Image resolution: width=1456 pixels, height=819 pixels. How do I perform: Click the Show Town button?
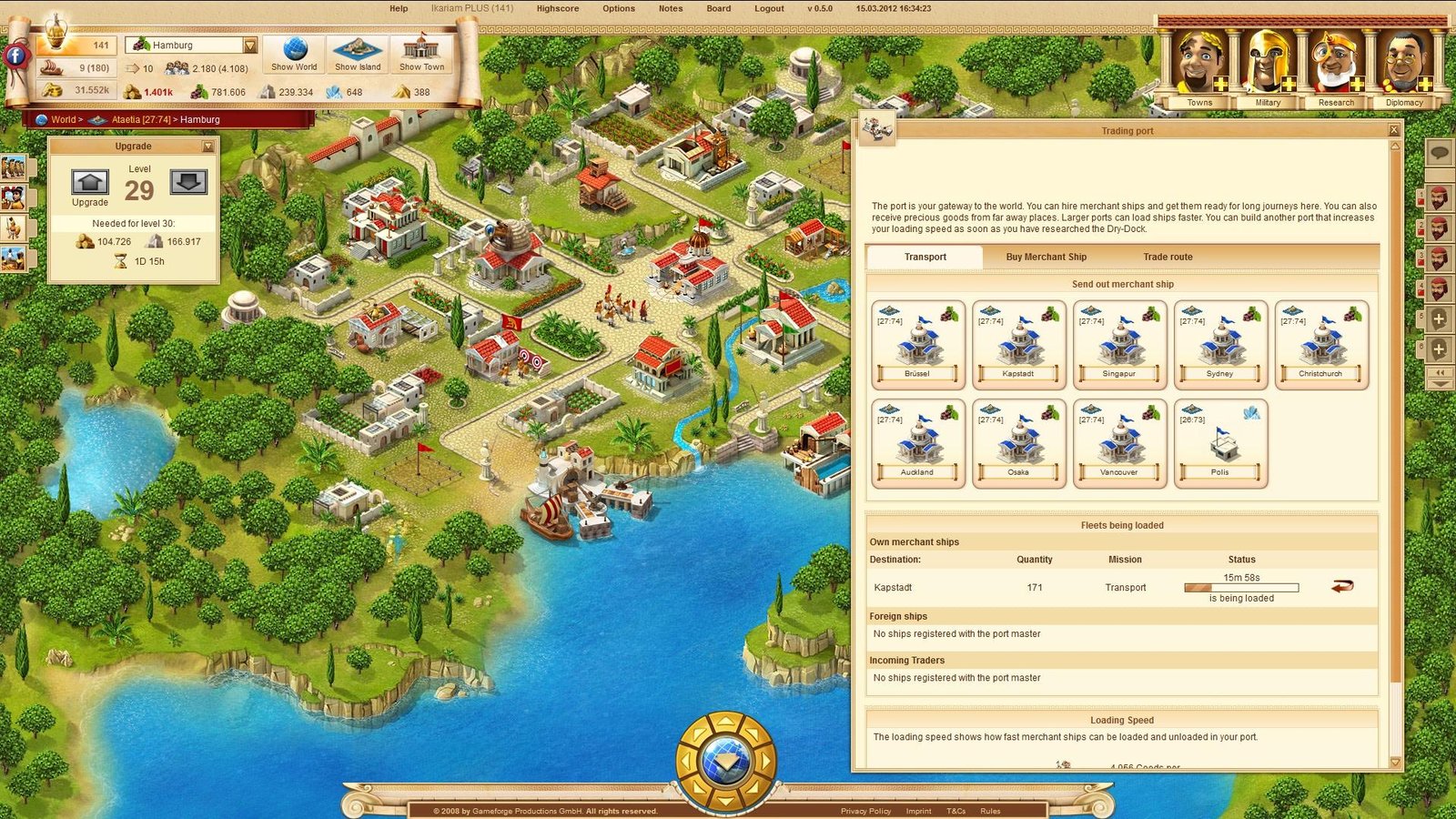(421, 54)
